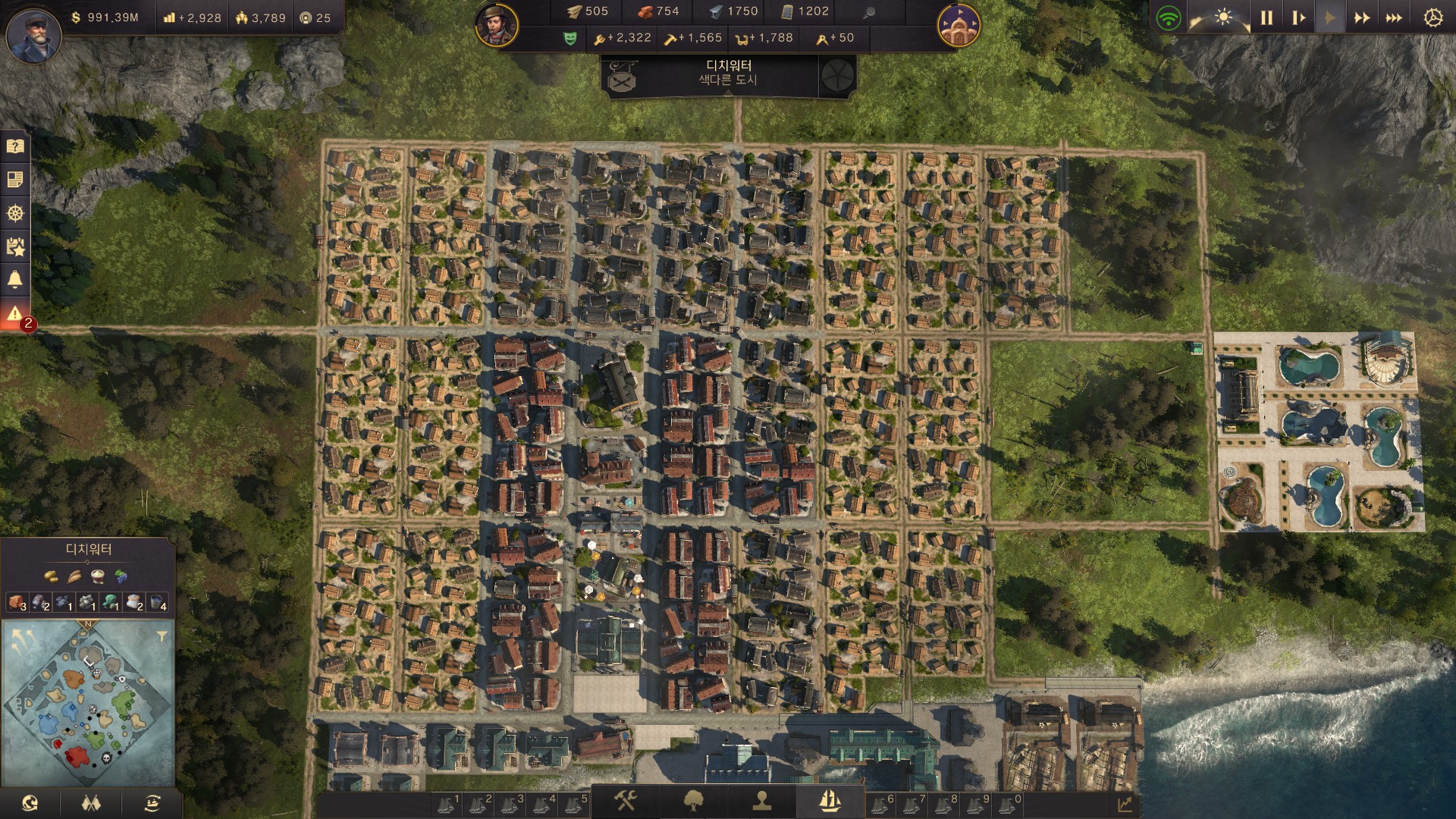Open the minimap filter funnel
1456x819 pixels.
click(162, 636)
